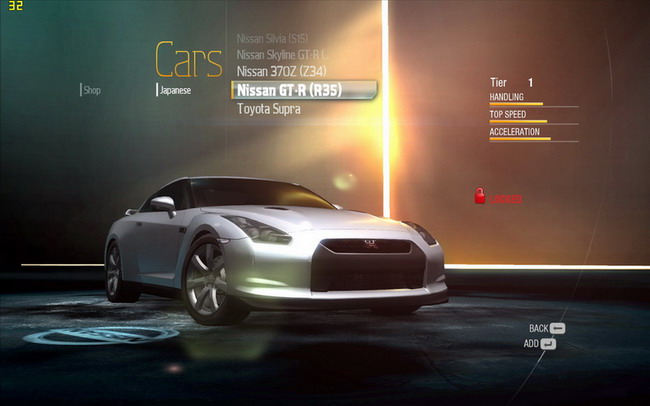Go to the Shop menu level
650x406 pixels.
click(x=92, y=90)
